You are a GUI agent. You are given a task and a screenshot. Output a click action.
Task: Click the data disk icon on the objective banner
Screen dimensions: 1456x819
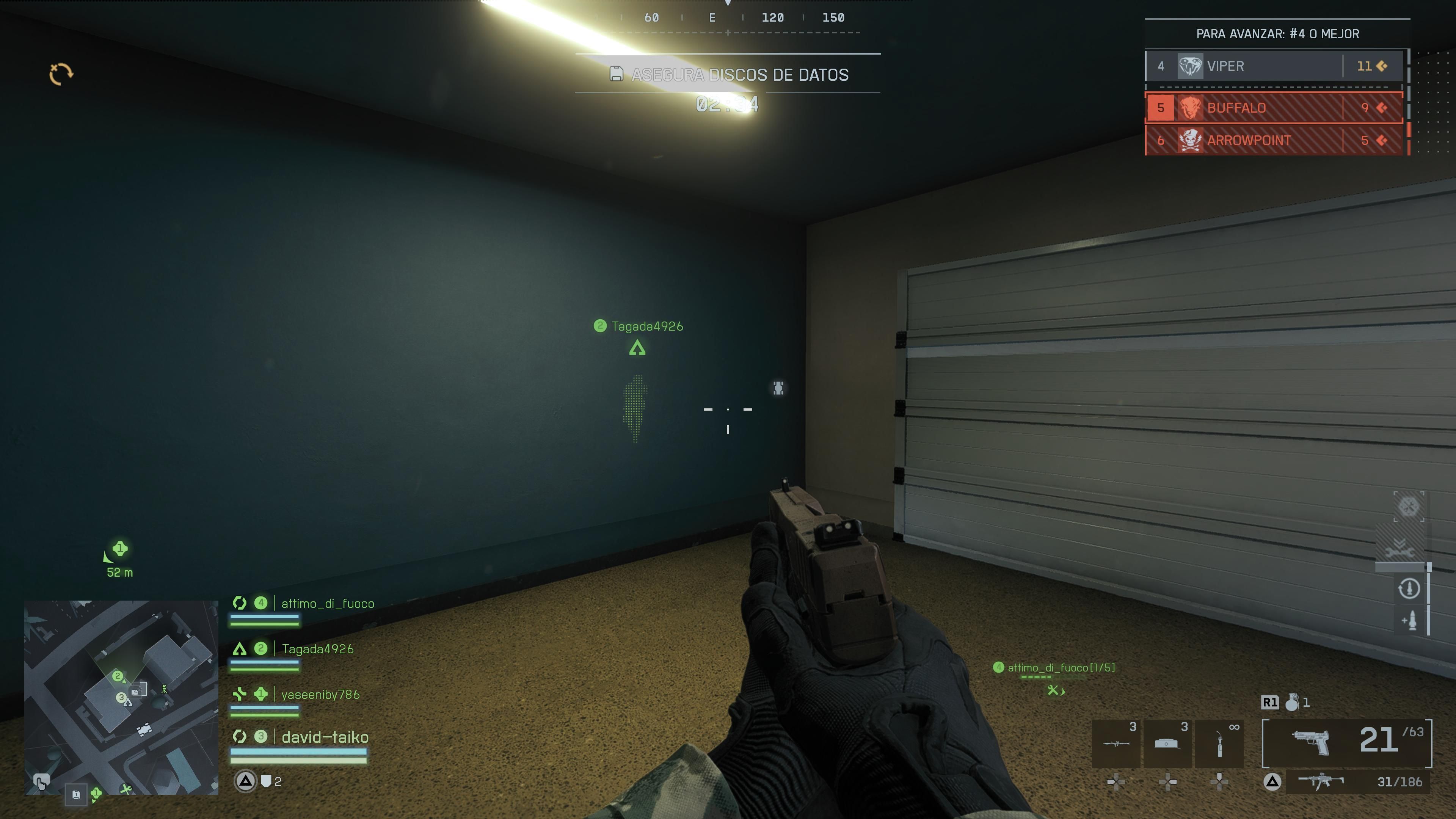(616, 74)
